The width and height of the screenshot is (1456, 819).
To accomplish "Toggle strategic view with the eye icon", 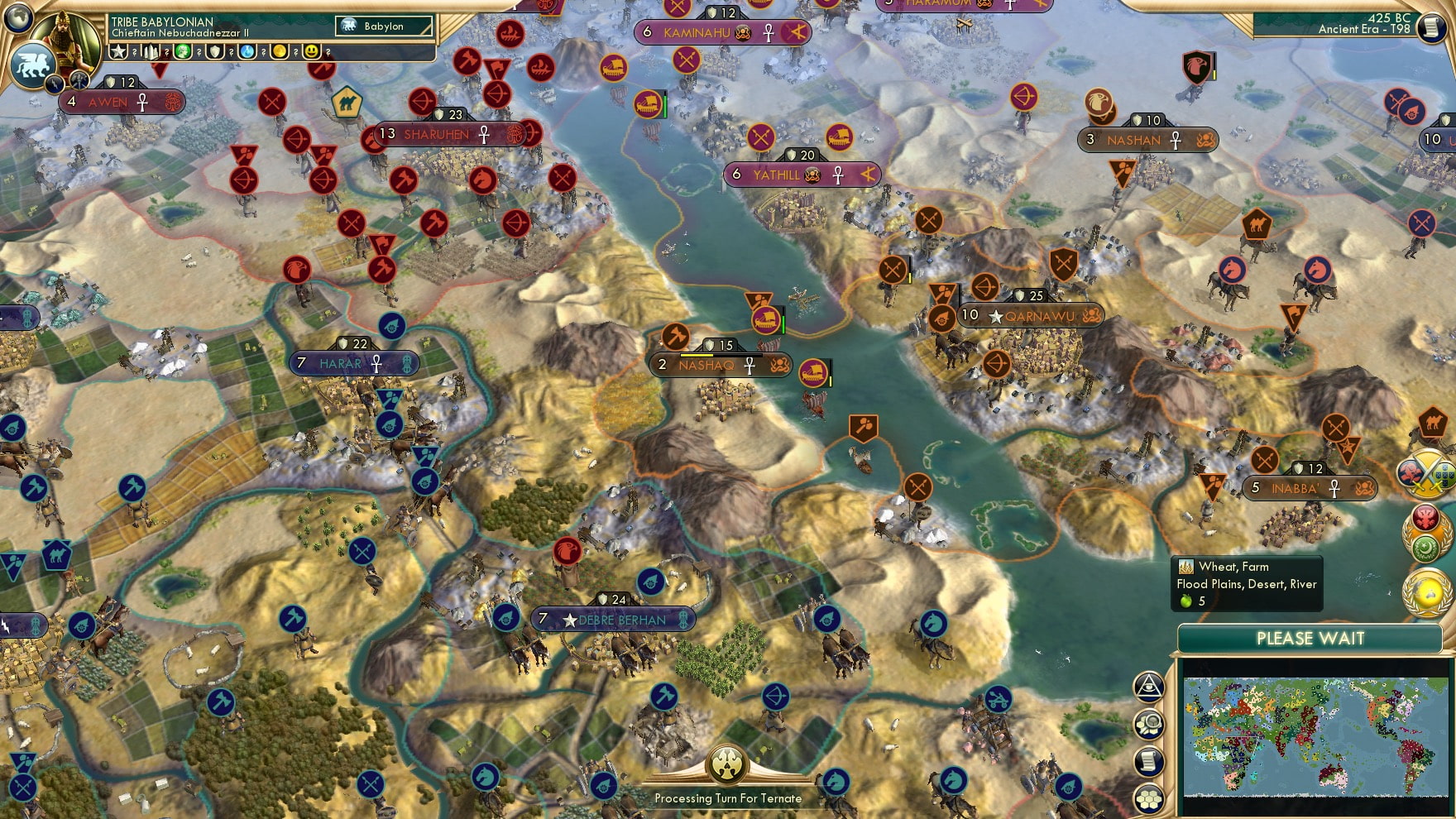I will coord(1148,686).
